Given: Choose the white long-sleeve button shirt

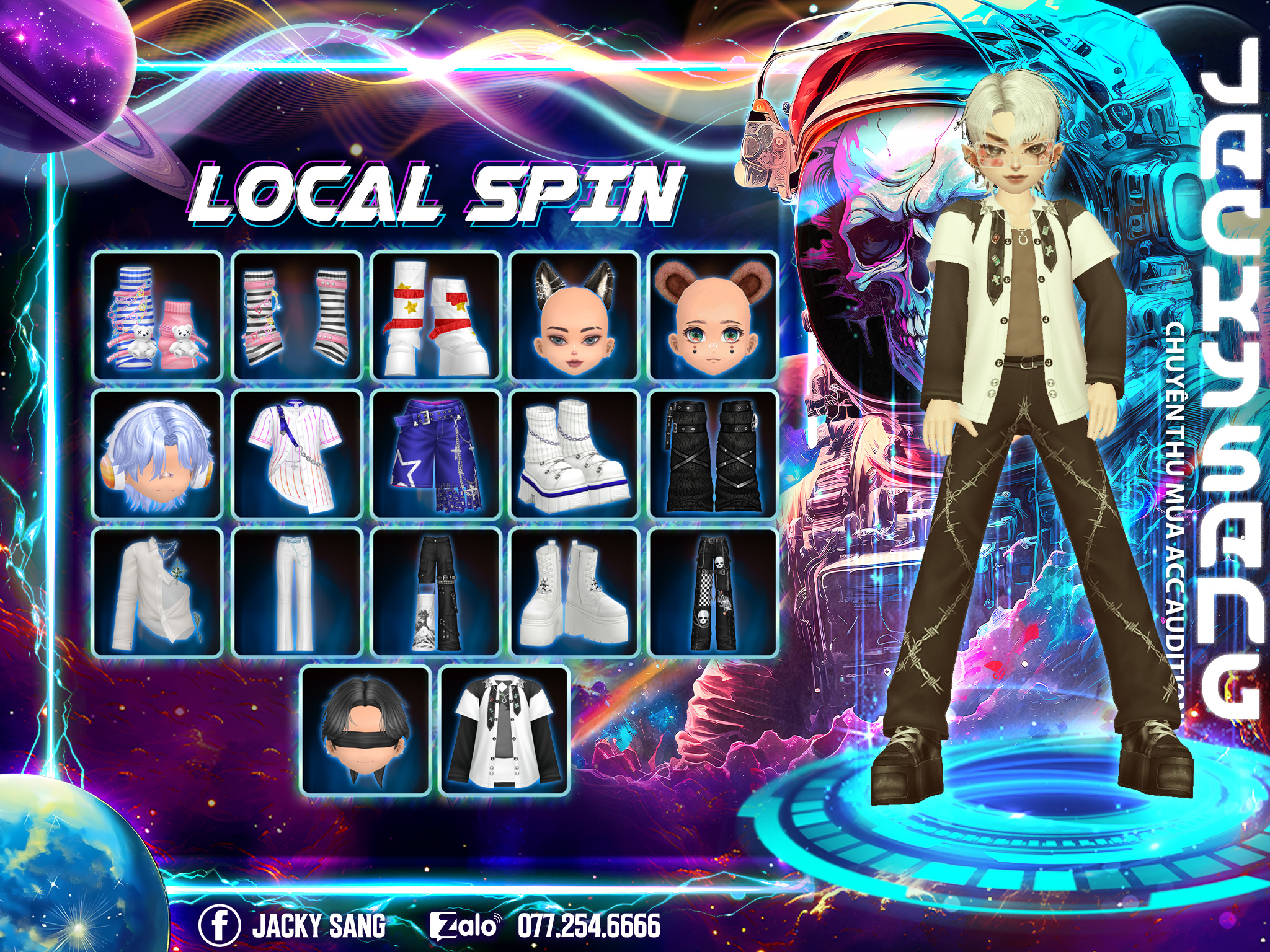Looking at the screenshot, I should (x=158, y=592).
